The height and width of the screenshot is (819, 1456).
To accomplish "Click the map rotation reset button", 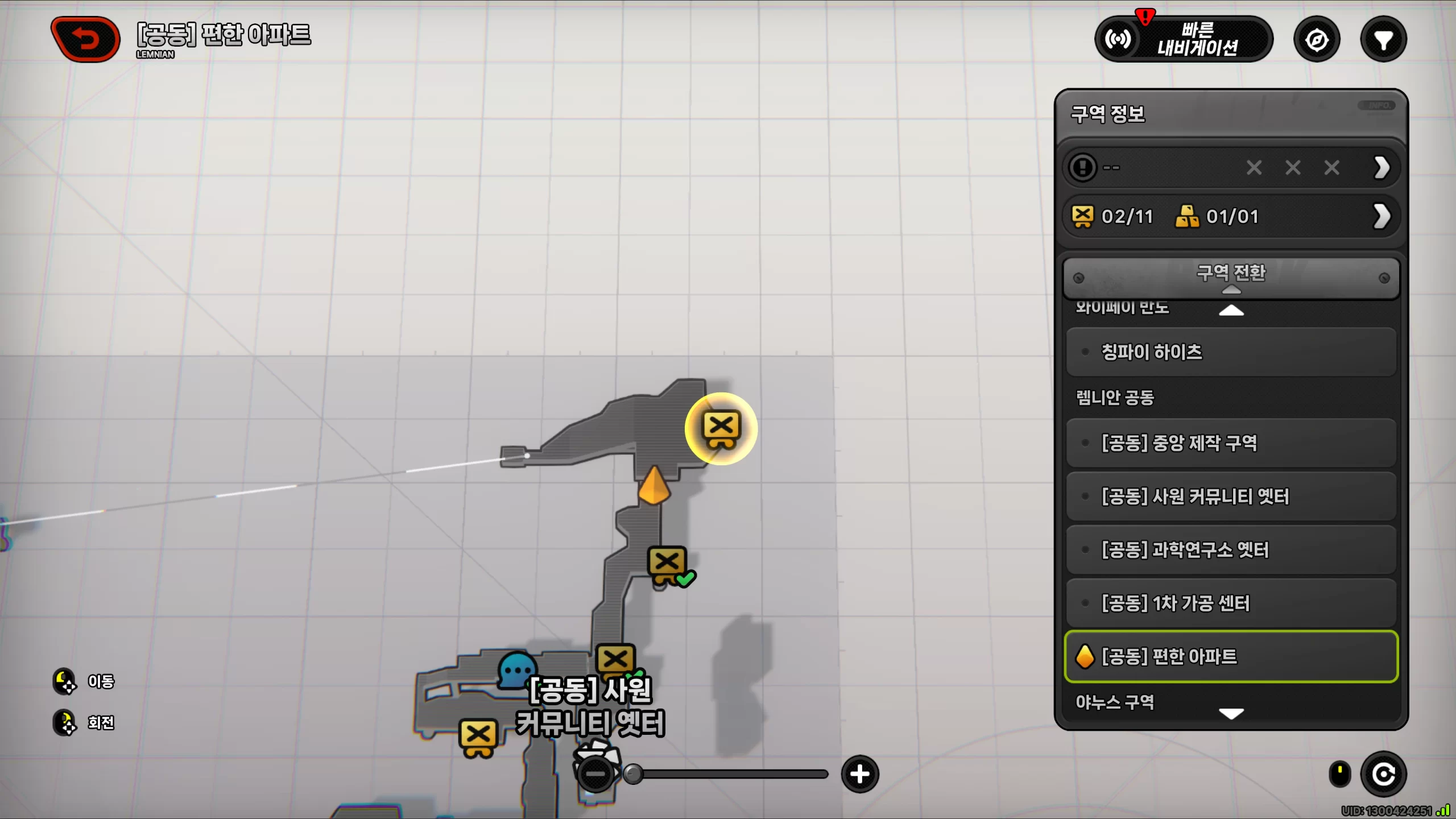I will point(1383,774).
